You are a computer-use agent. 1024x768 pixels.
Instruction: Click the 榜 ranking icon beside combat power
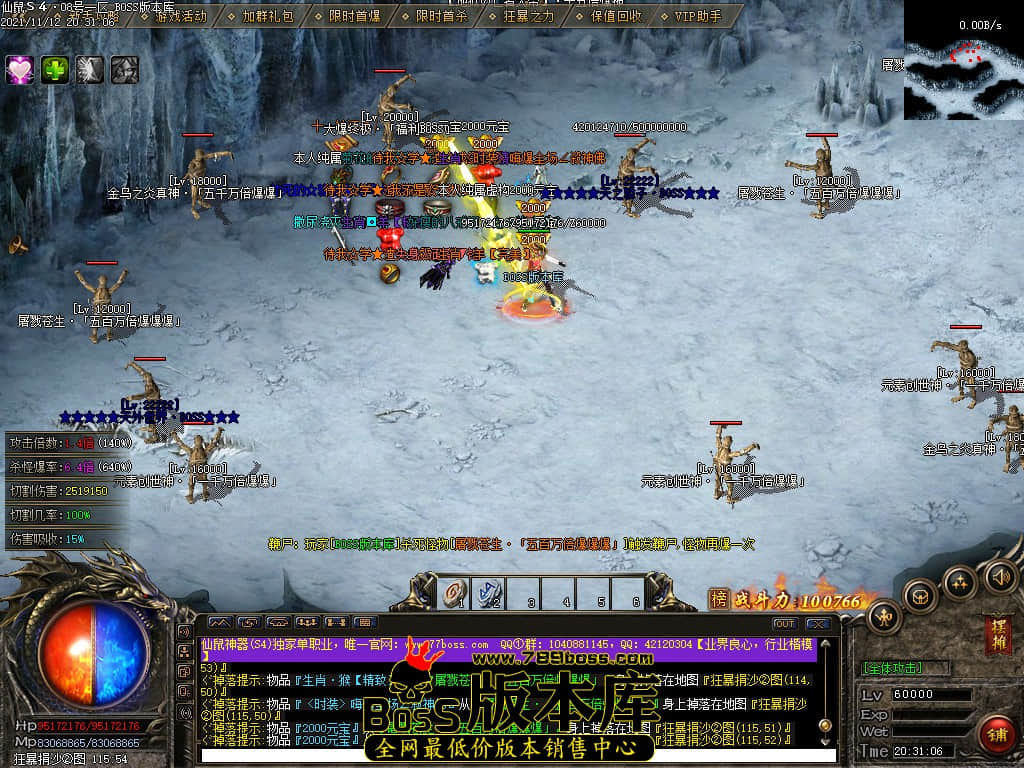[x=719, y=600]
